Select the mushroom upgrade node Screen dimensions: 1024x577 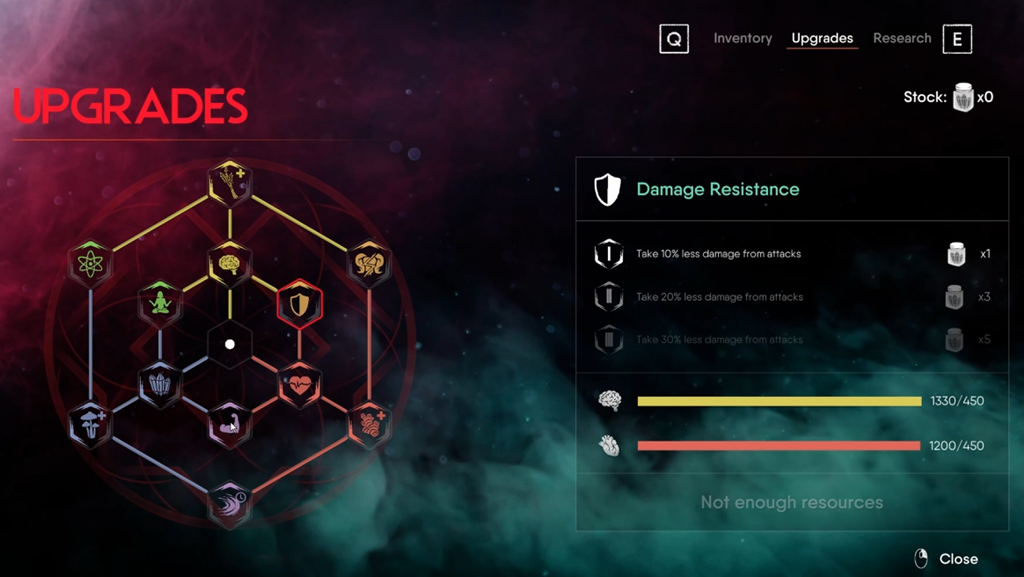click(90, 425)
